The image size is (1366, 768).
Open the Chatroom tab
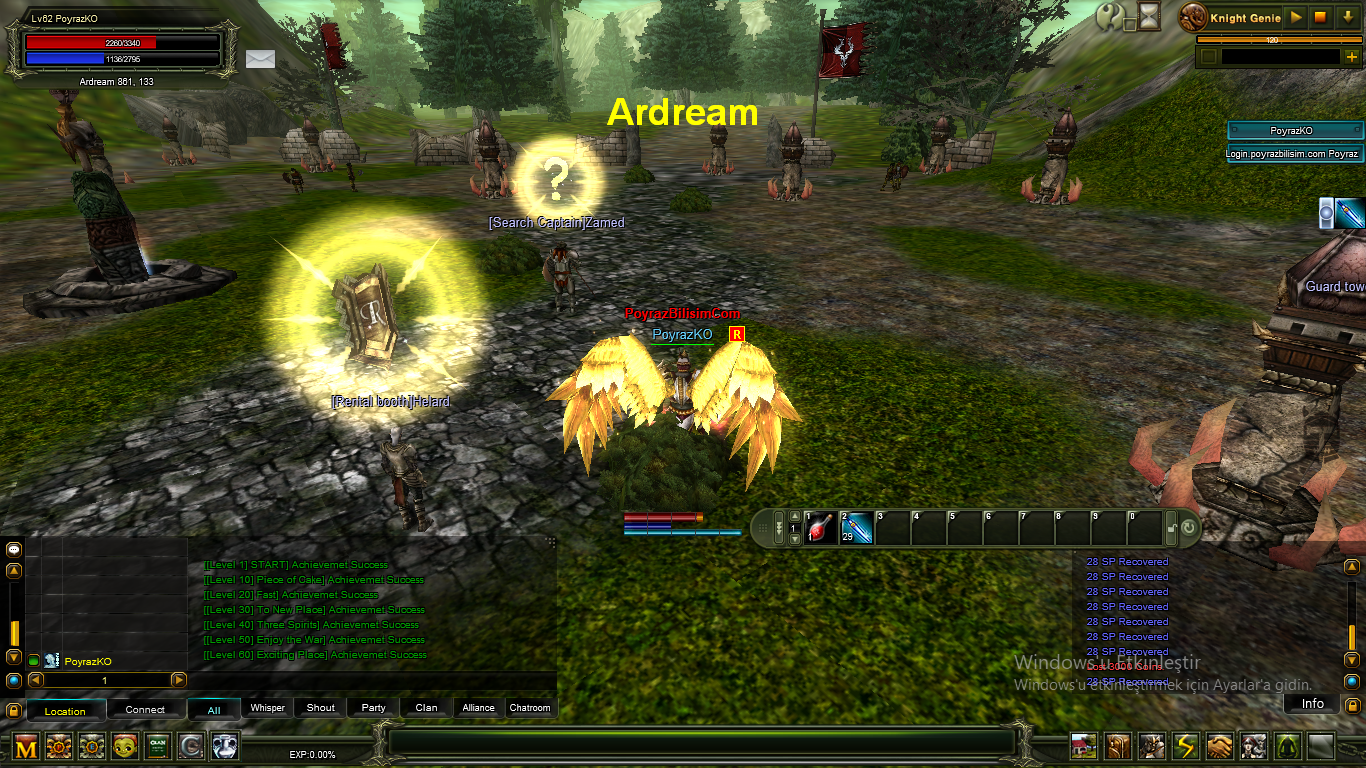(530, 708)
